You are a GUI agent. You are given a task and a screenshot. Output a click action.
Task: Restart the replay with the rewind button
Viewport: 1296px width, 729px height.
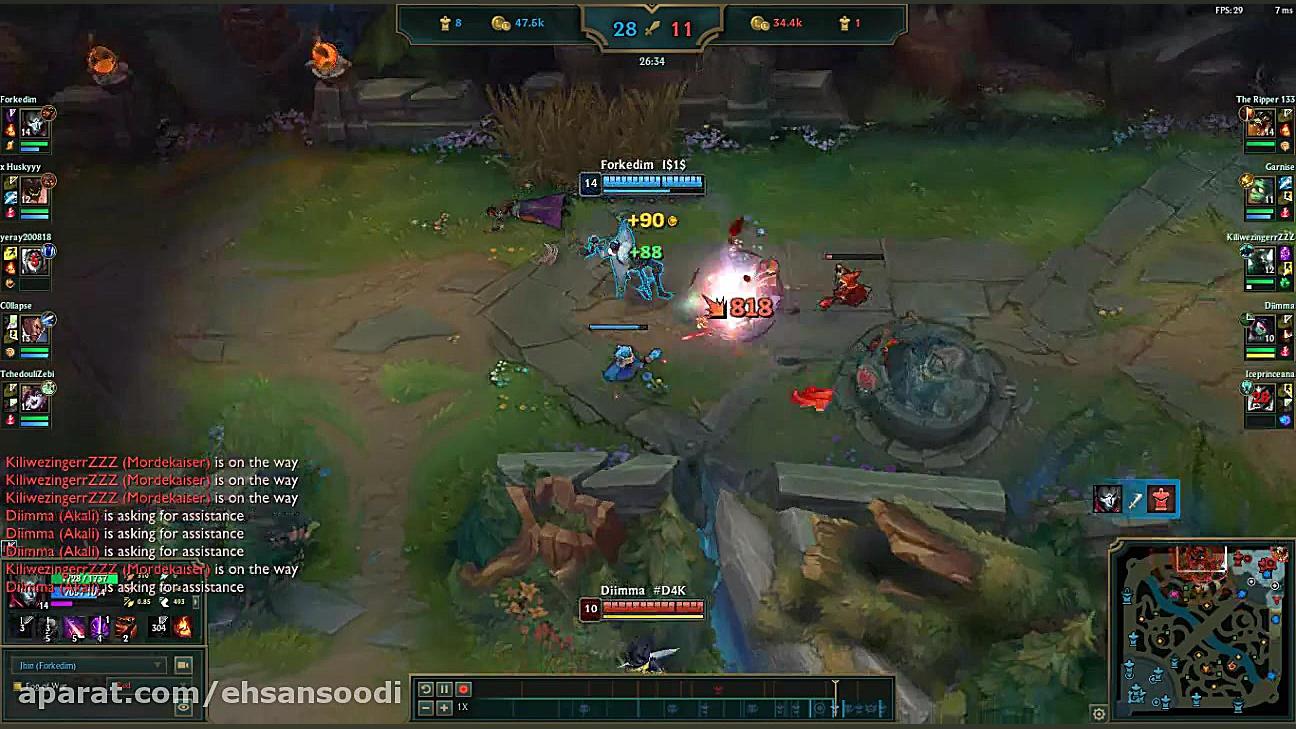tap(425, 688)
